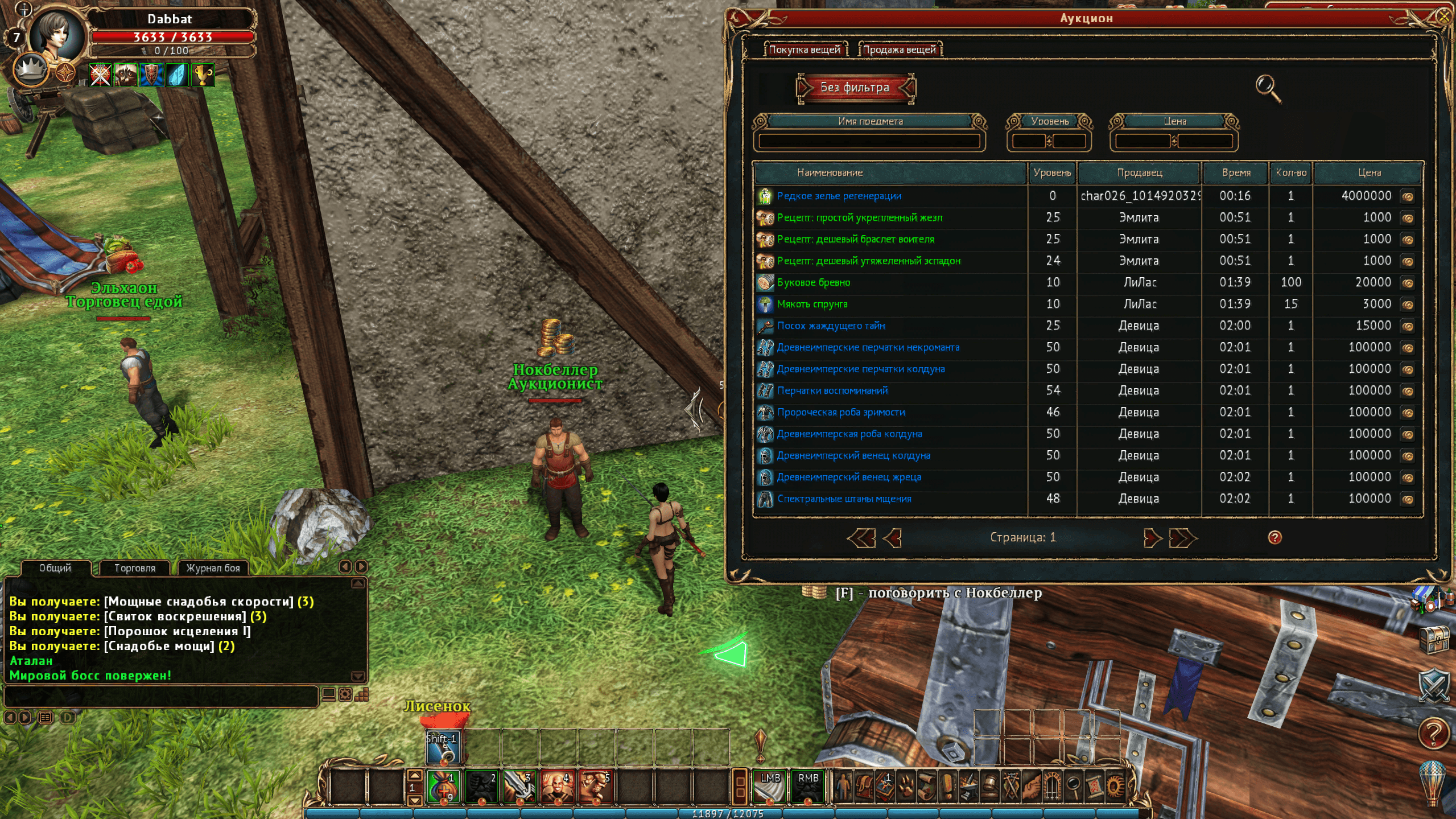The image size is (1456, 819).
Task: Use the LMB attack skill slot
Action: click(770, 786)
